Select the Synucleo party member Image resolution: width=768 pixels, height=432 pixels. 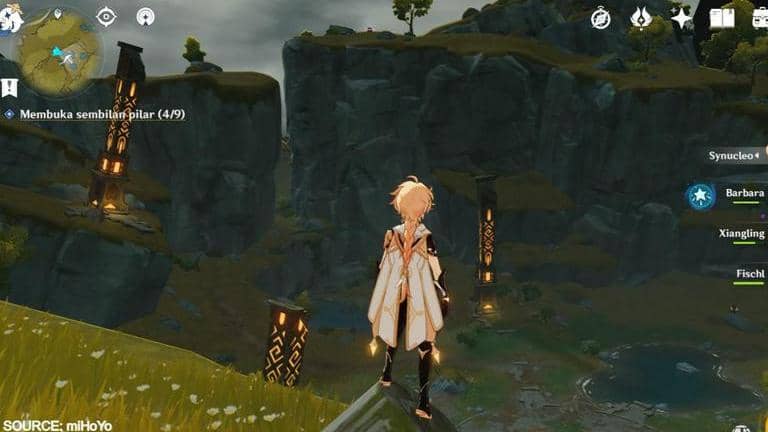pos(735,156)
